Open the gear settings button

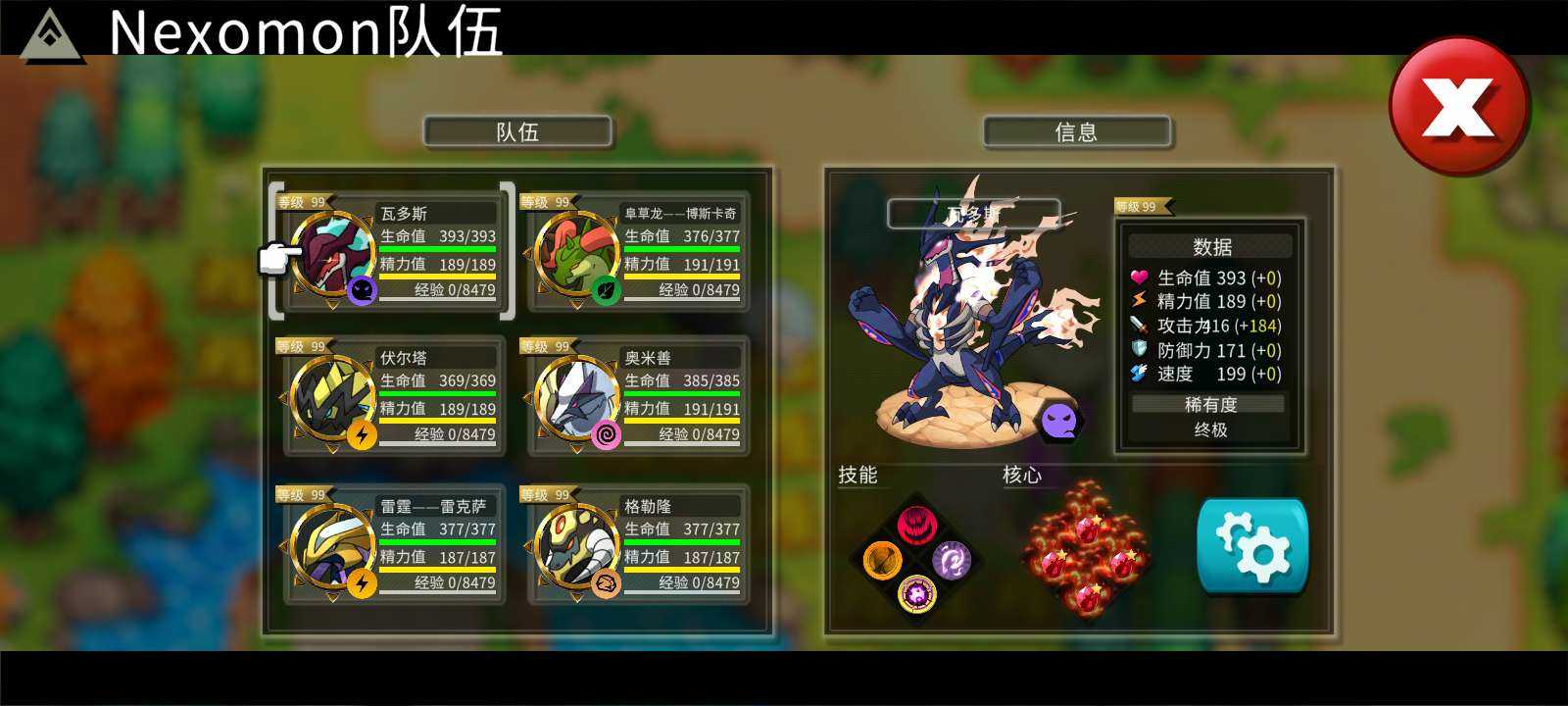tap(1252, 546)
